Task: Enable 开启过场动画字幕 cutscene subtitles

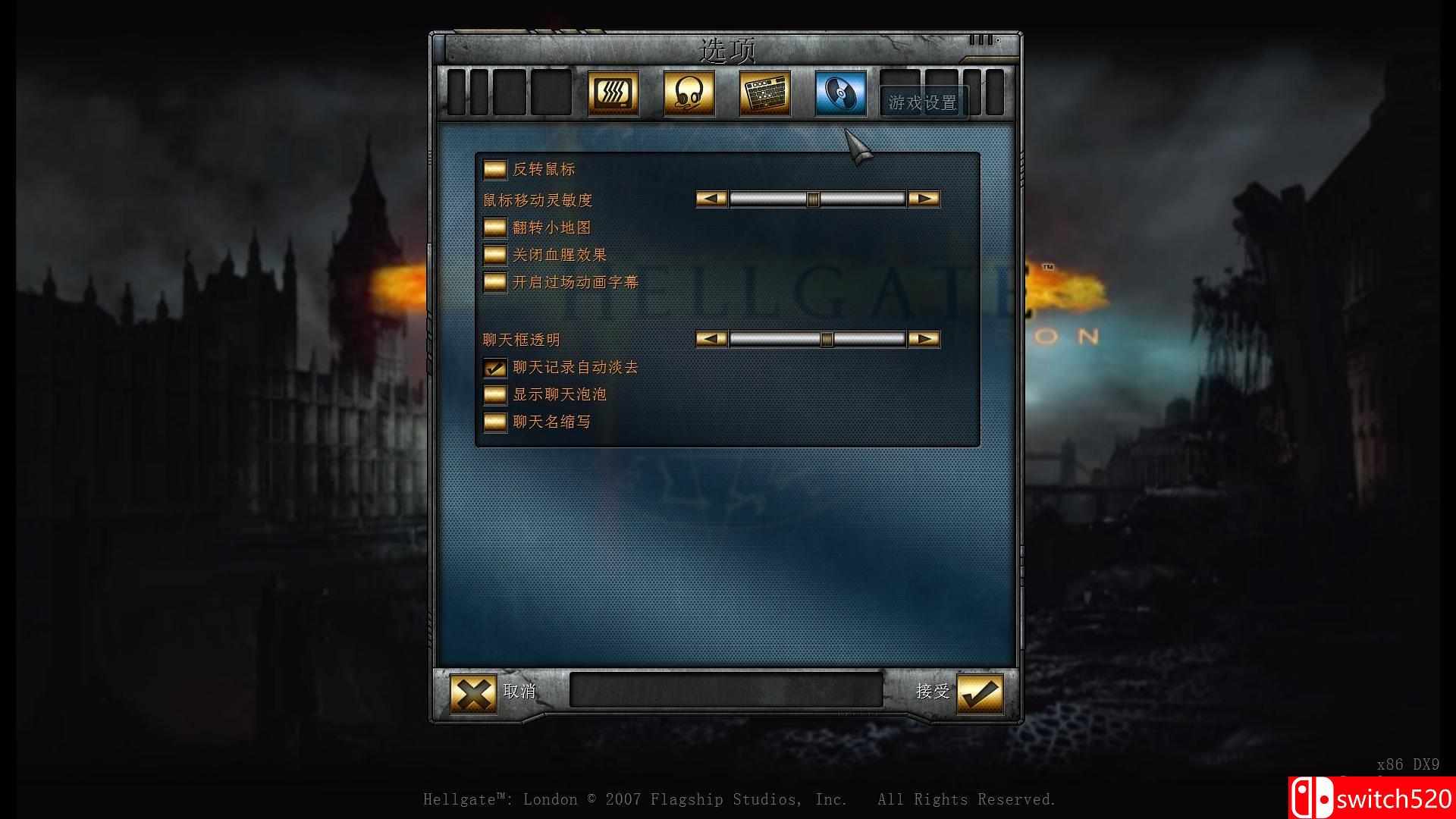Action: point(494,283)
